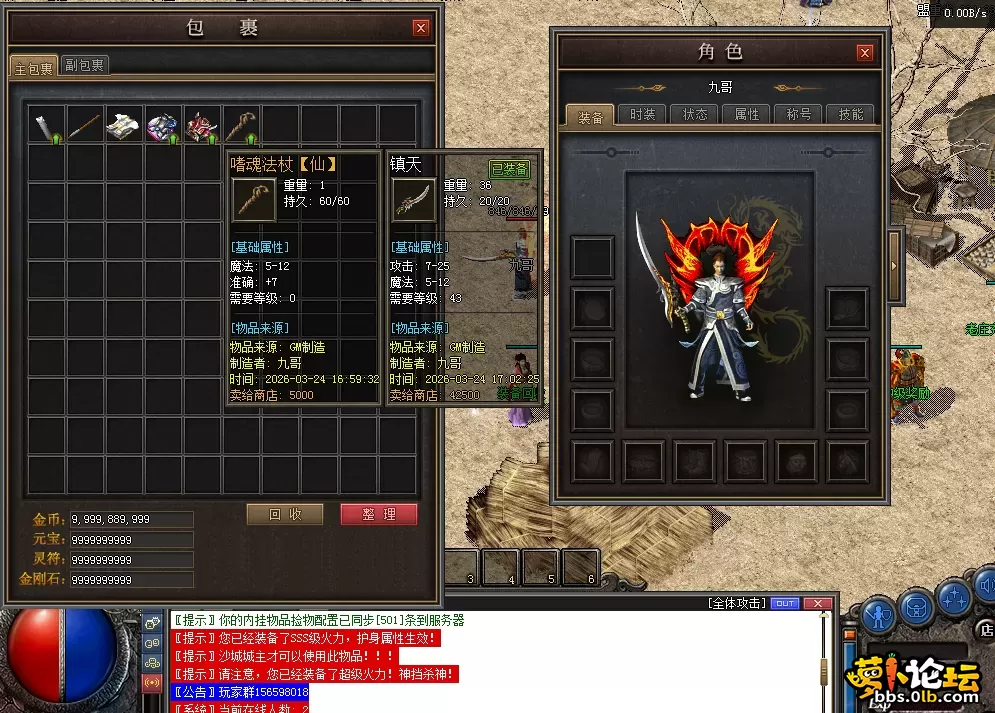
Task: Select the 主包裹 main bag tab
Action: point(33,67)
